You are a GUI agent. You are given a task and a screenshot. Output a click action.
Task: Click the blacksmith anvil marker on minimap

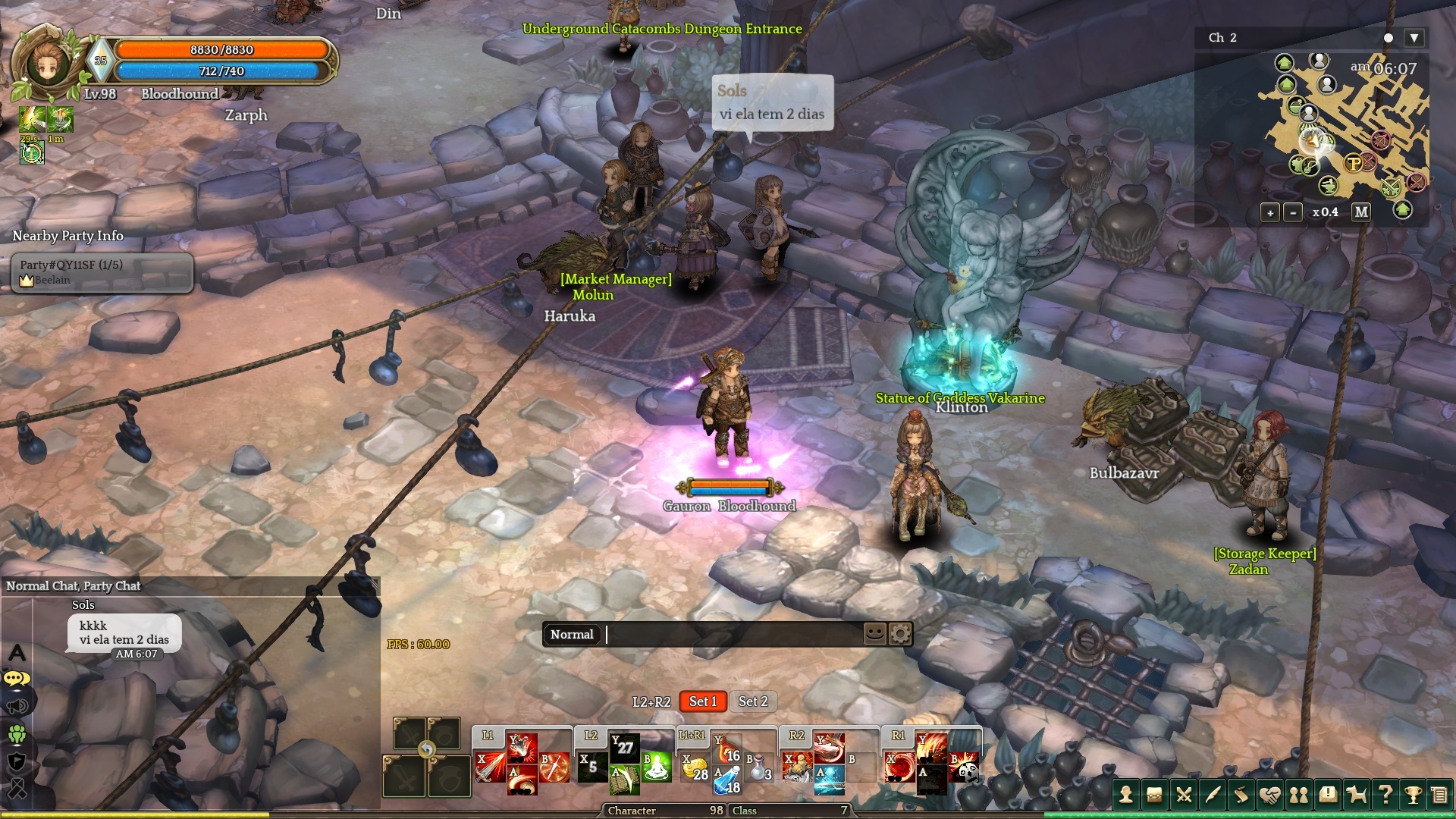point(1328,185)
